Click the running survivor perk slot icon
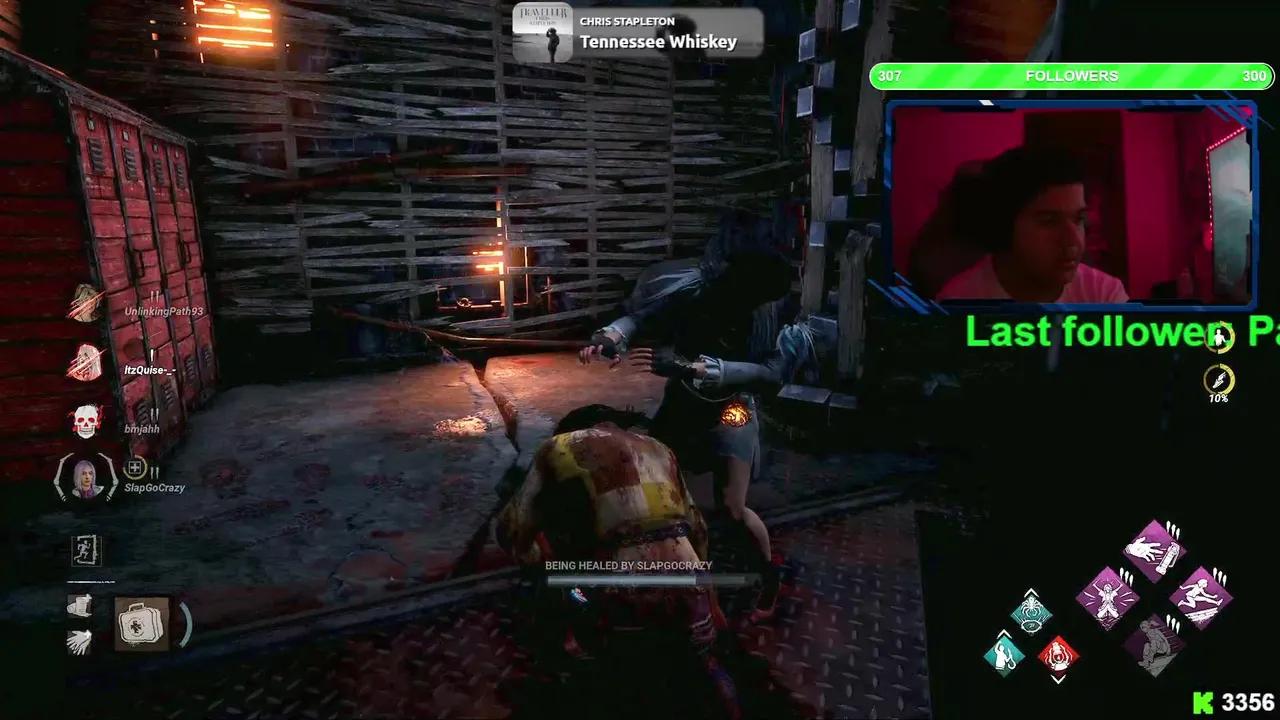Viewport: 1280px width, 720px height. (85, 550)
